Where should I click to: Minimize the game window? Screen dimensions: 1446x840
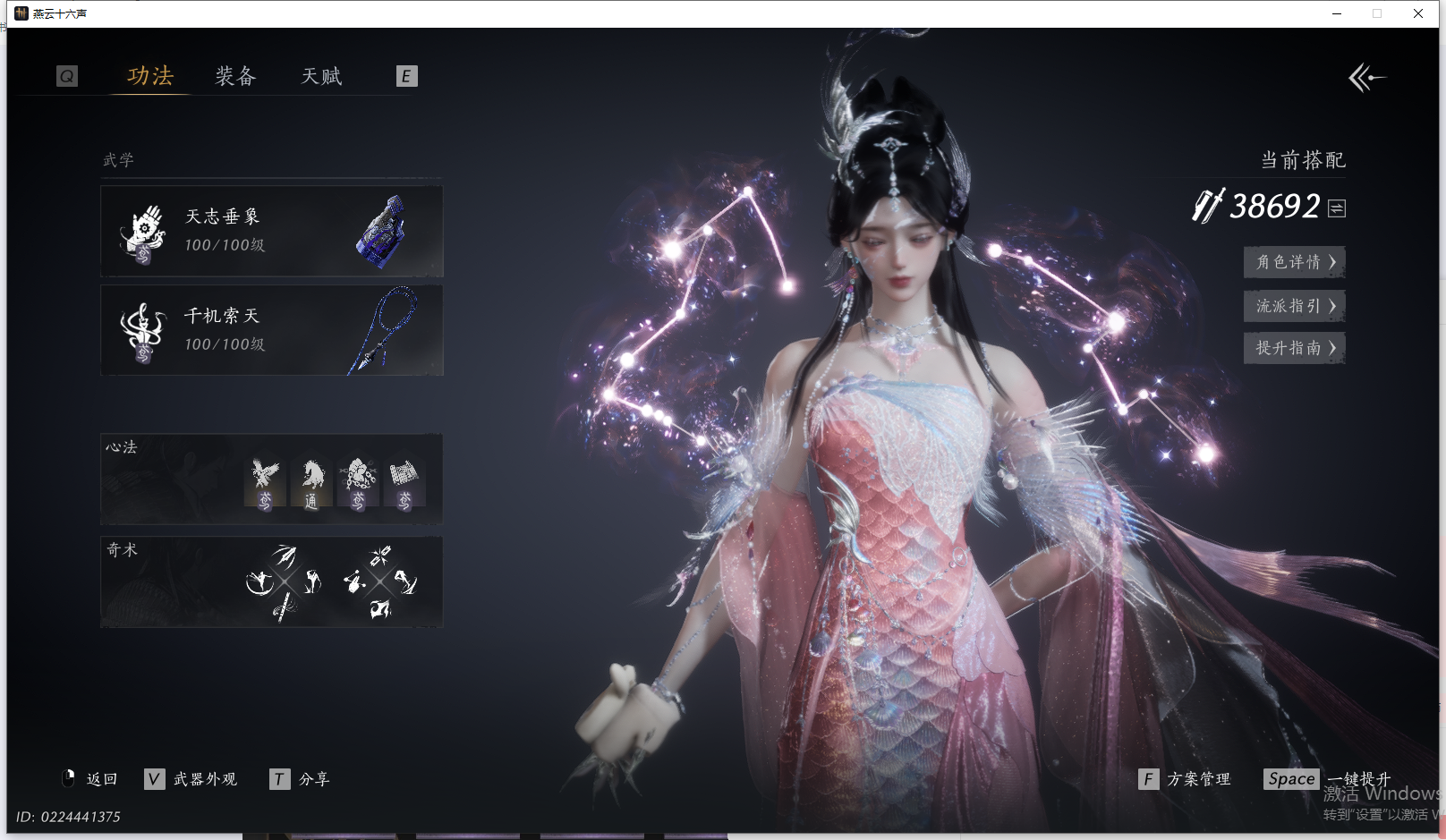[1337, 13]
